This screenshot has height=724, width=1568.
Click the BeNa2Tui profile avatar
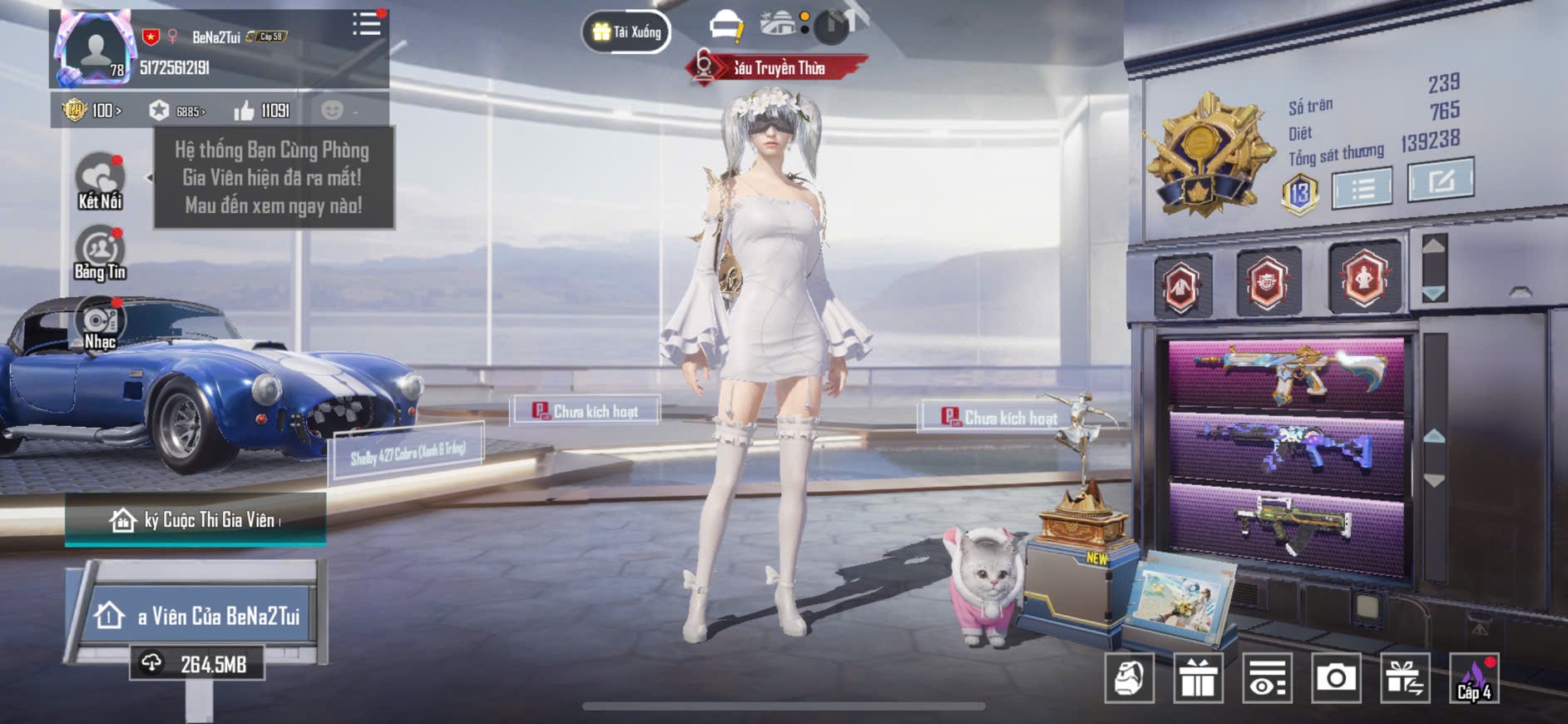tap(95, 50)
